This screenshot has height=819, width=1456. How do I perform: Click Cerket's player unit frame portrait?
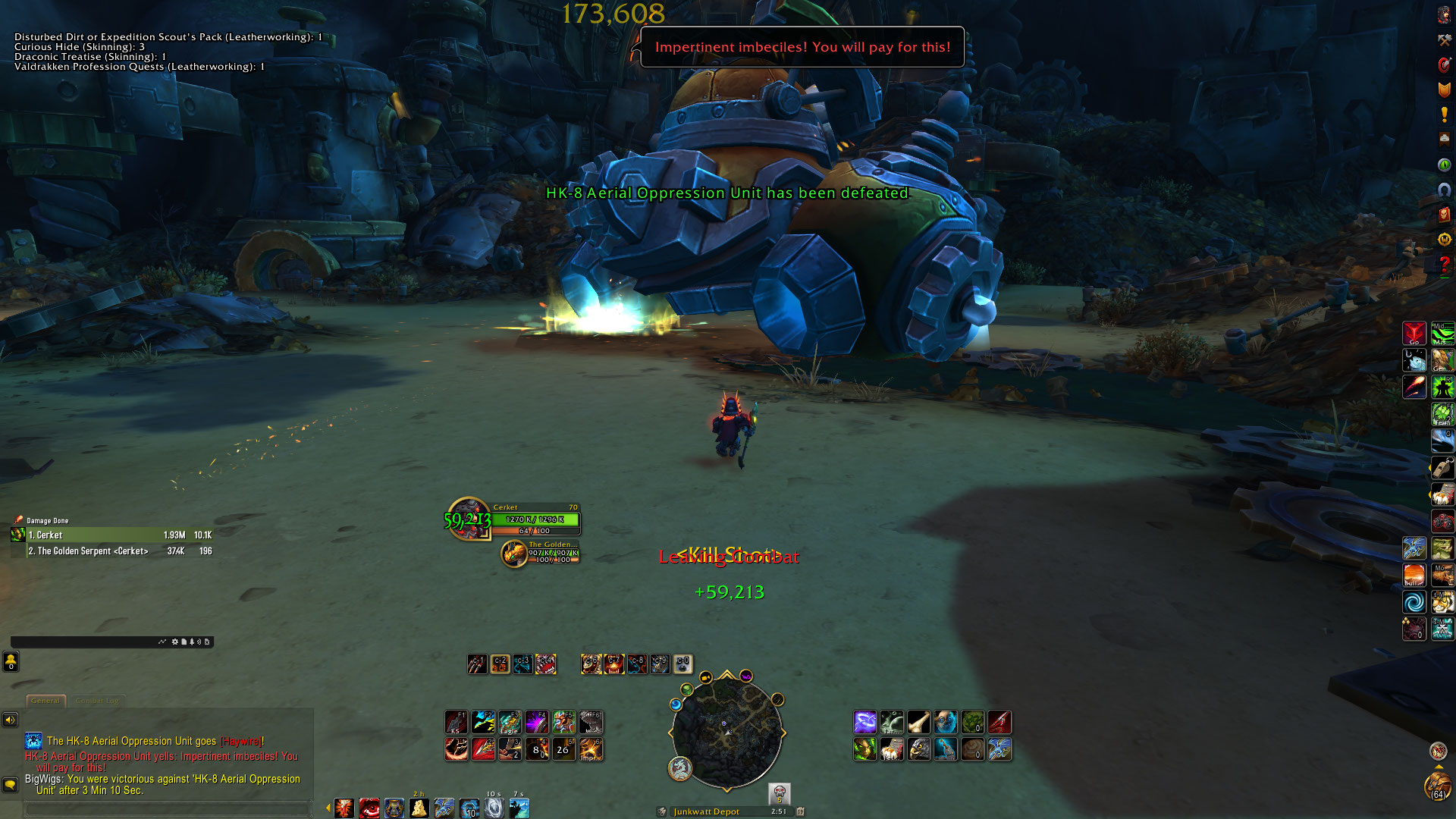[x=469, y=519]
